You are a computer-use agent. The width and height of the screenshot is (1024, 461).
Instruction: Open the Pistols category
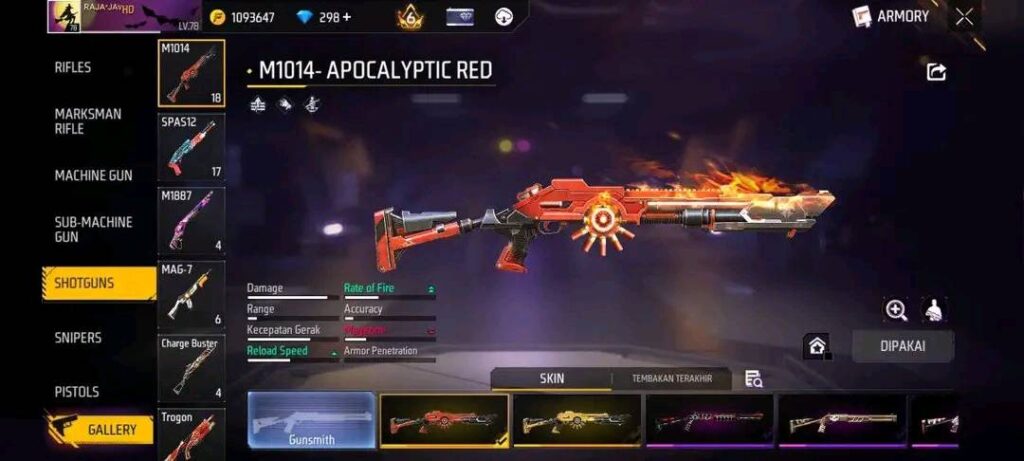(76, 391)
